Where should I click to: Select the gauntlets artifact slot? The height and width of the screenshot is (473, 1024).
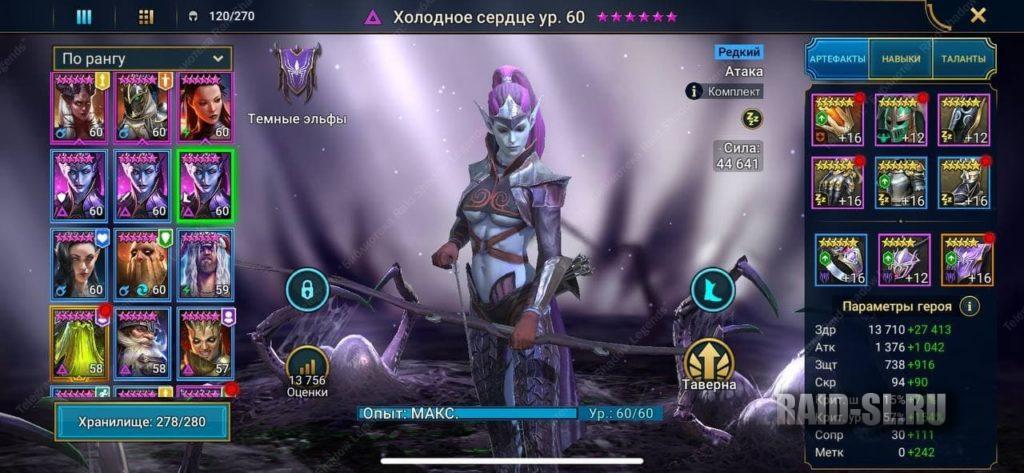[837, 182]
